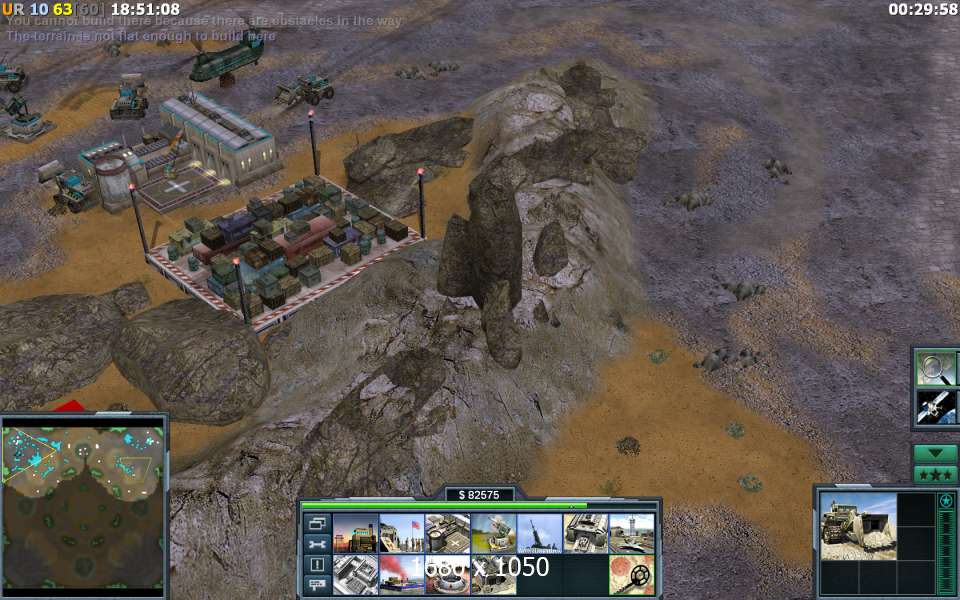Build the tall missile defense tower

[539, 534]
